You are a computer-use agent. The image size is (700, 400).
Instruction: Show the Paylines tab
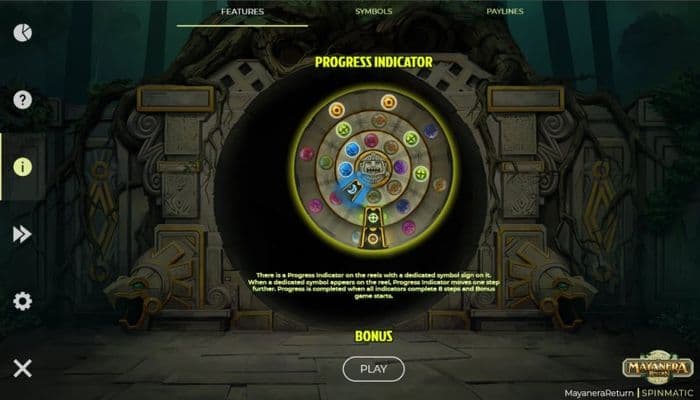pos(503,12)
